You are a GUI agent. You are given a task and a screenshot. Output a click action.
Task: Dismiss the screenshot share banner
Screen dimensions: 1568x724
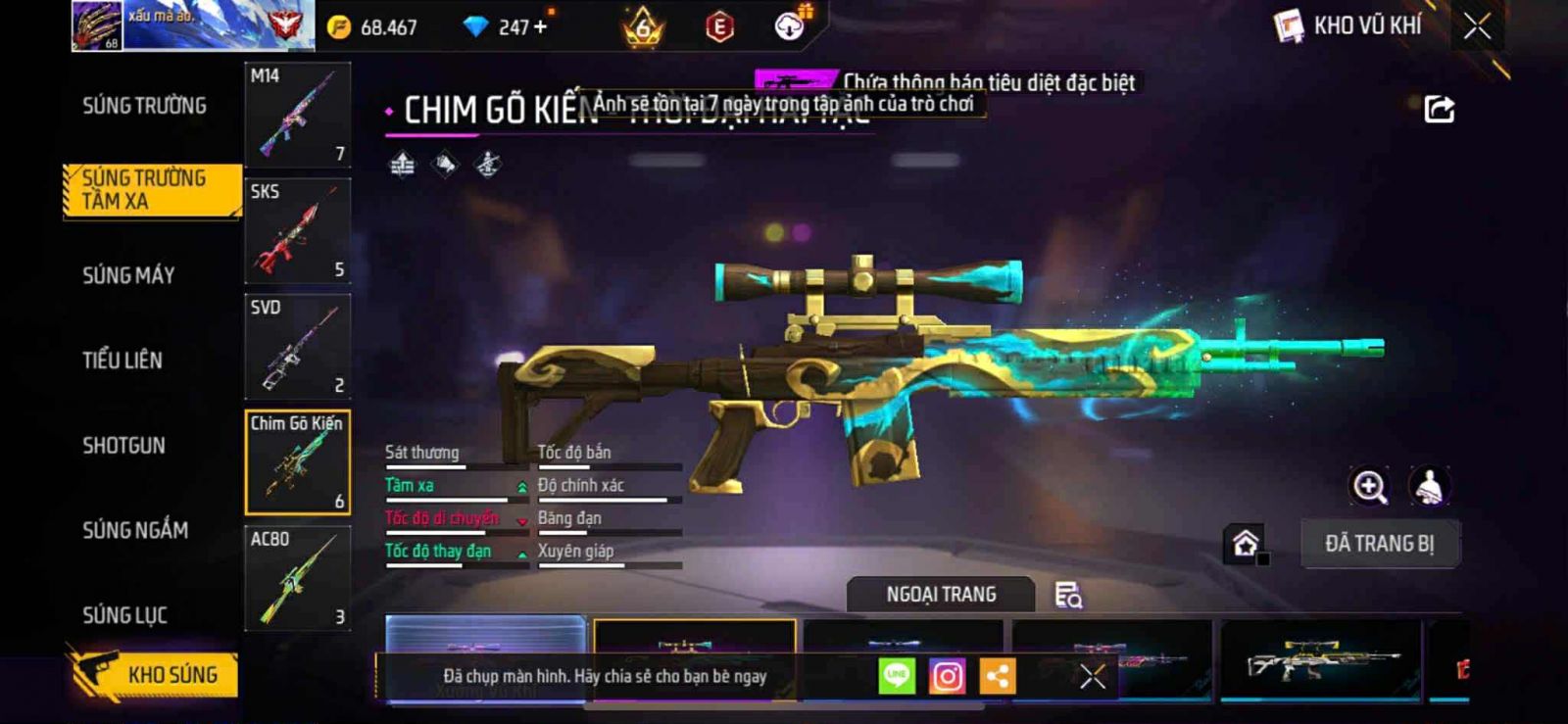[1093, 676]
